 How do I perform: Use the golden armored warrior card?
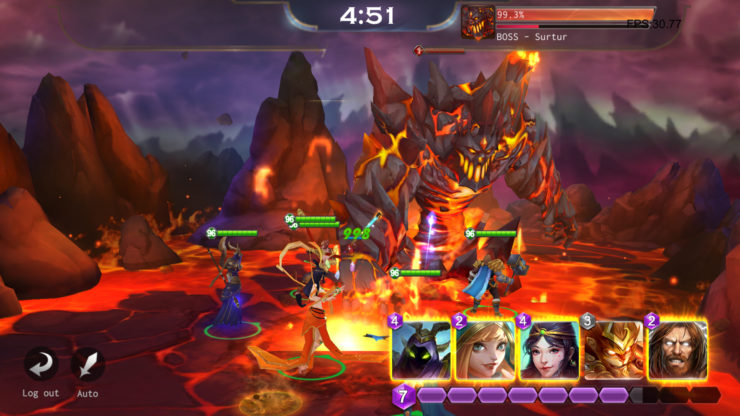[612, 350]
